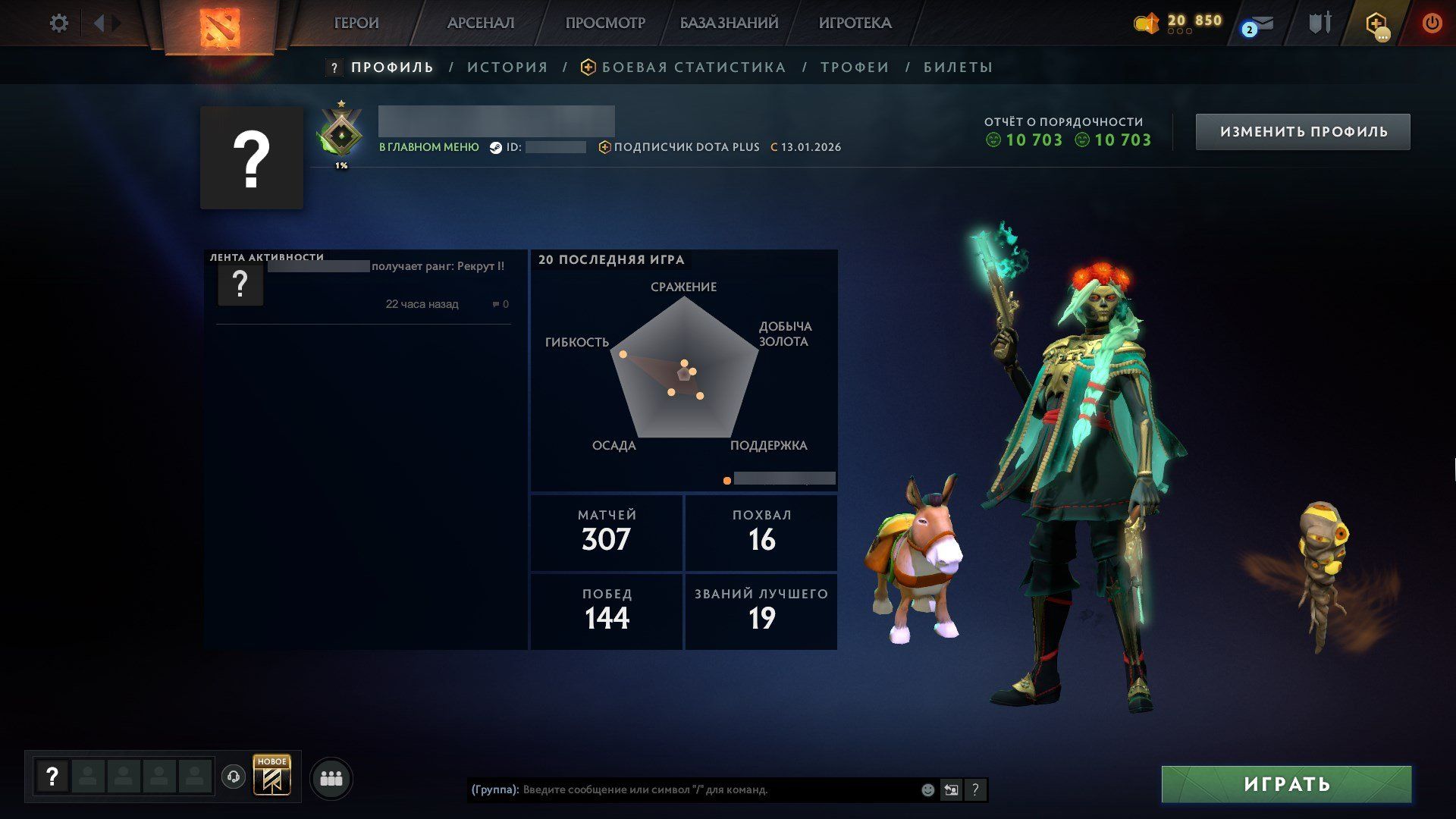Open the АРСЕНАЛ armory menu

[x=480, y=23]
